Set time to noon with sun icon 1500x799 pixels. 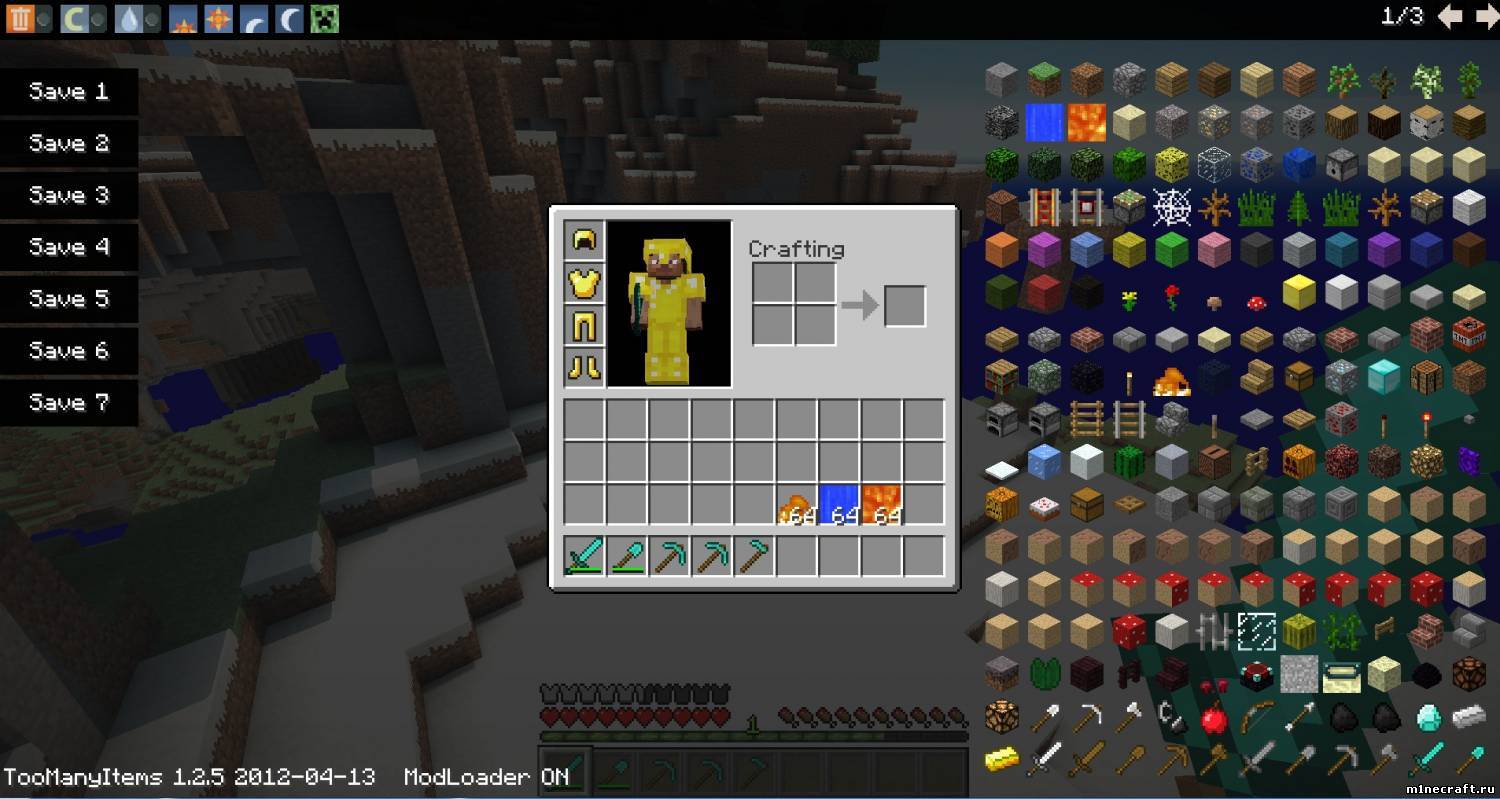click(x=216, y=17)
